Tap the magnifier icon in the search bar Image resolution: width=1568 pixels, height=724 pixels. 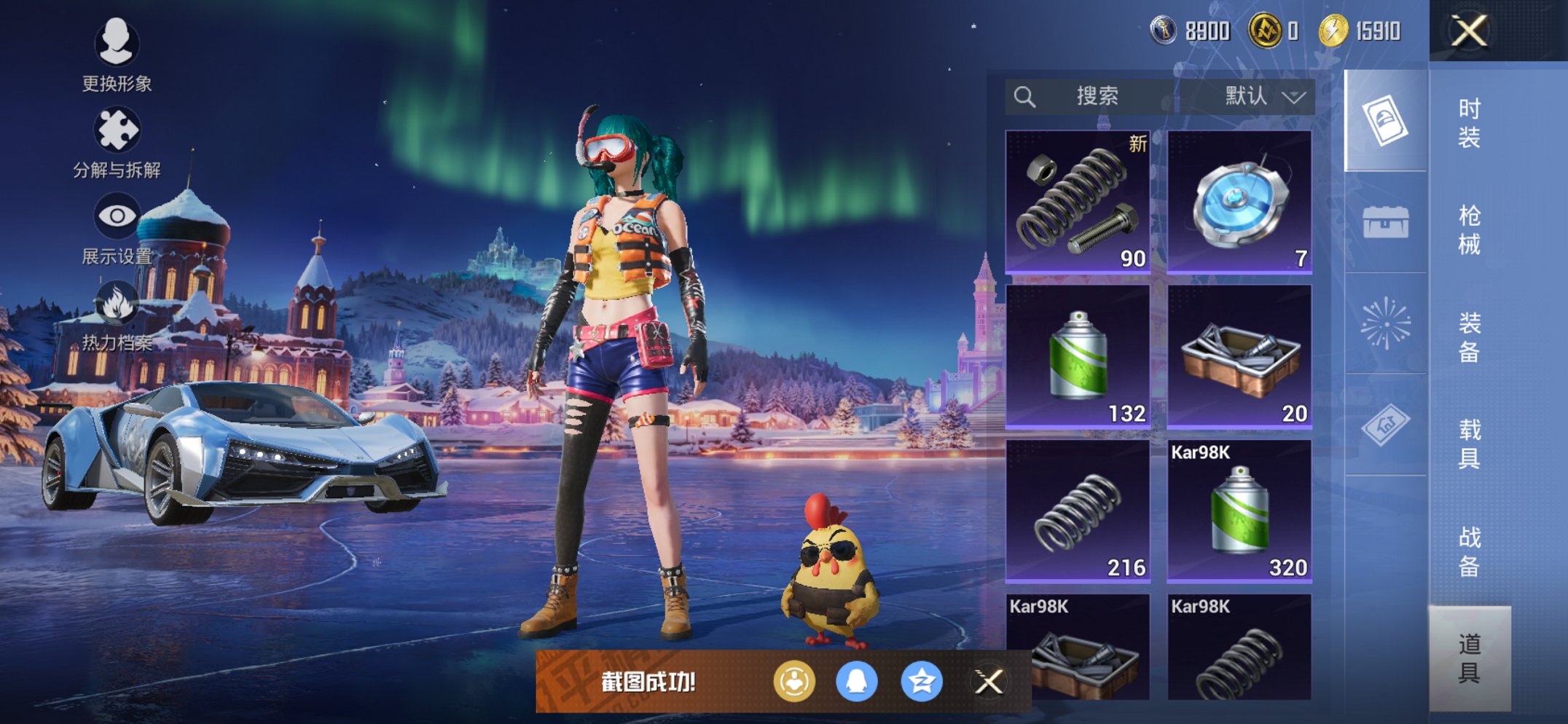(1026, 95)
